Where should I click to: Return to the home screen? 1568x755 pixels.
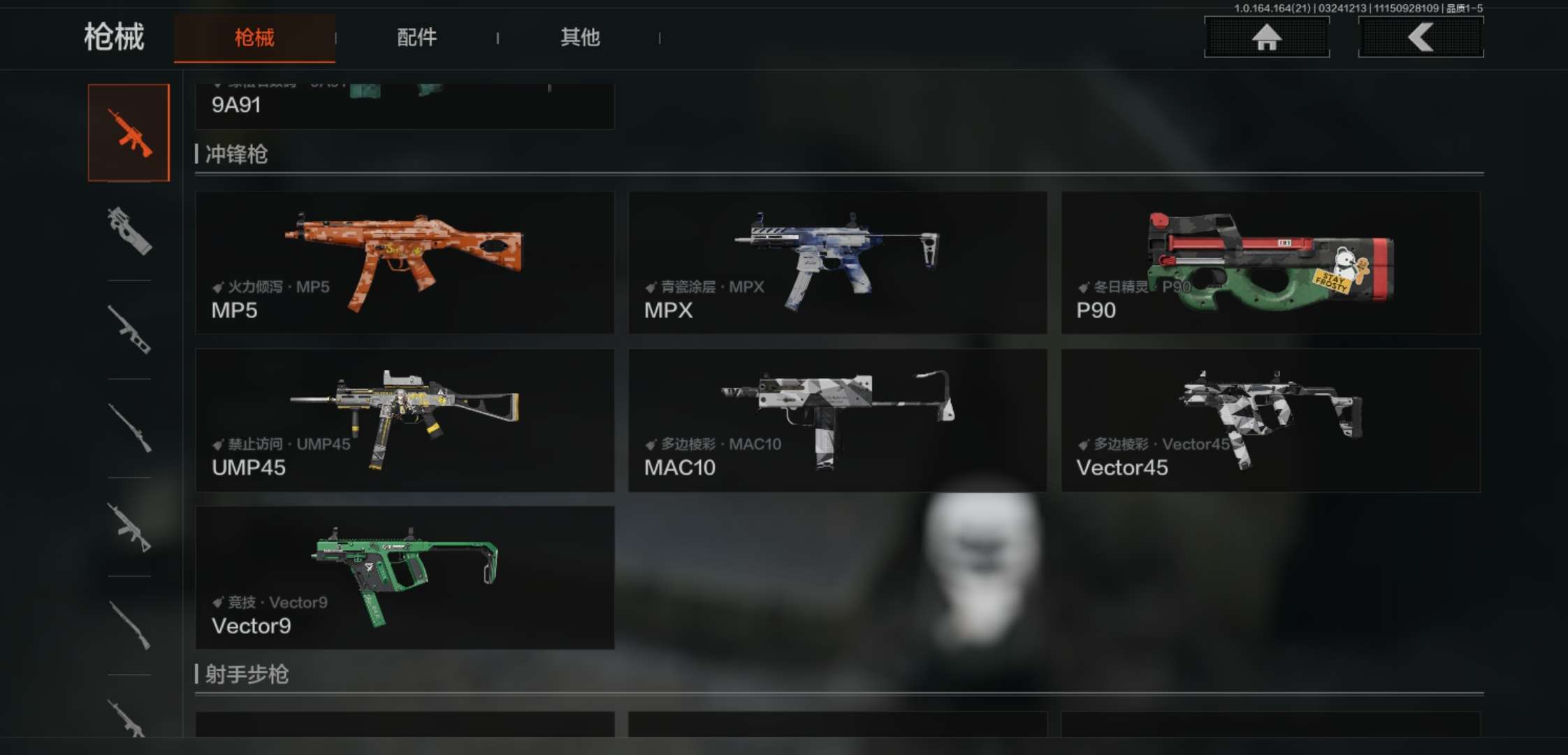pos(1266,37)
